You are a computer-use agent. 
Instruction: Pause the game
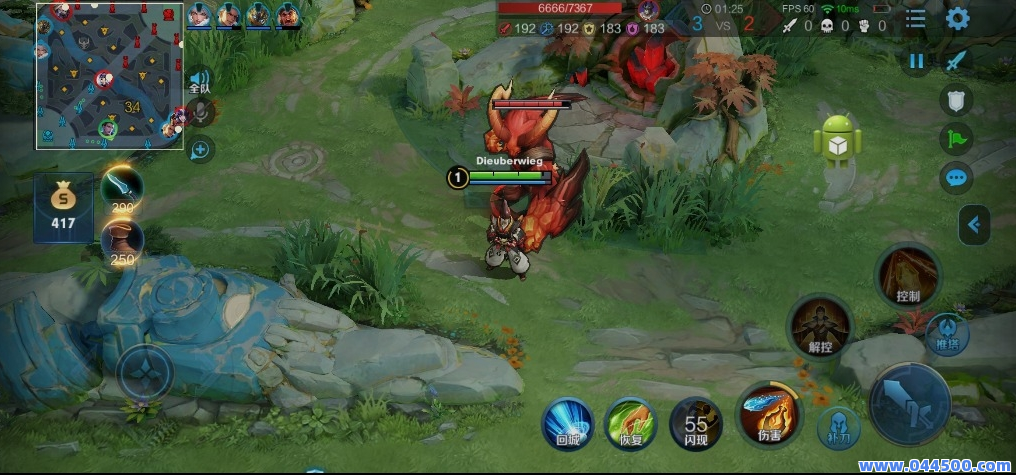point(916,61)
